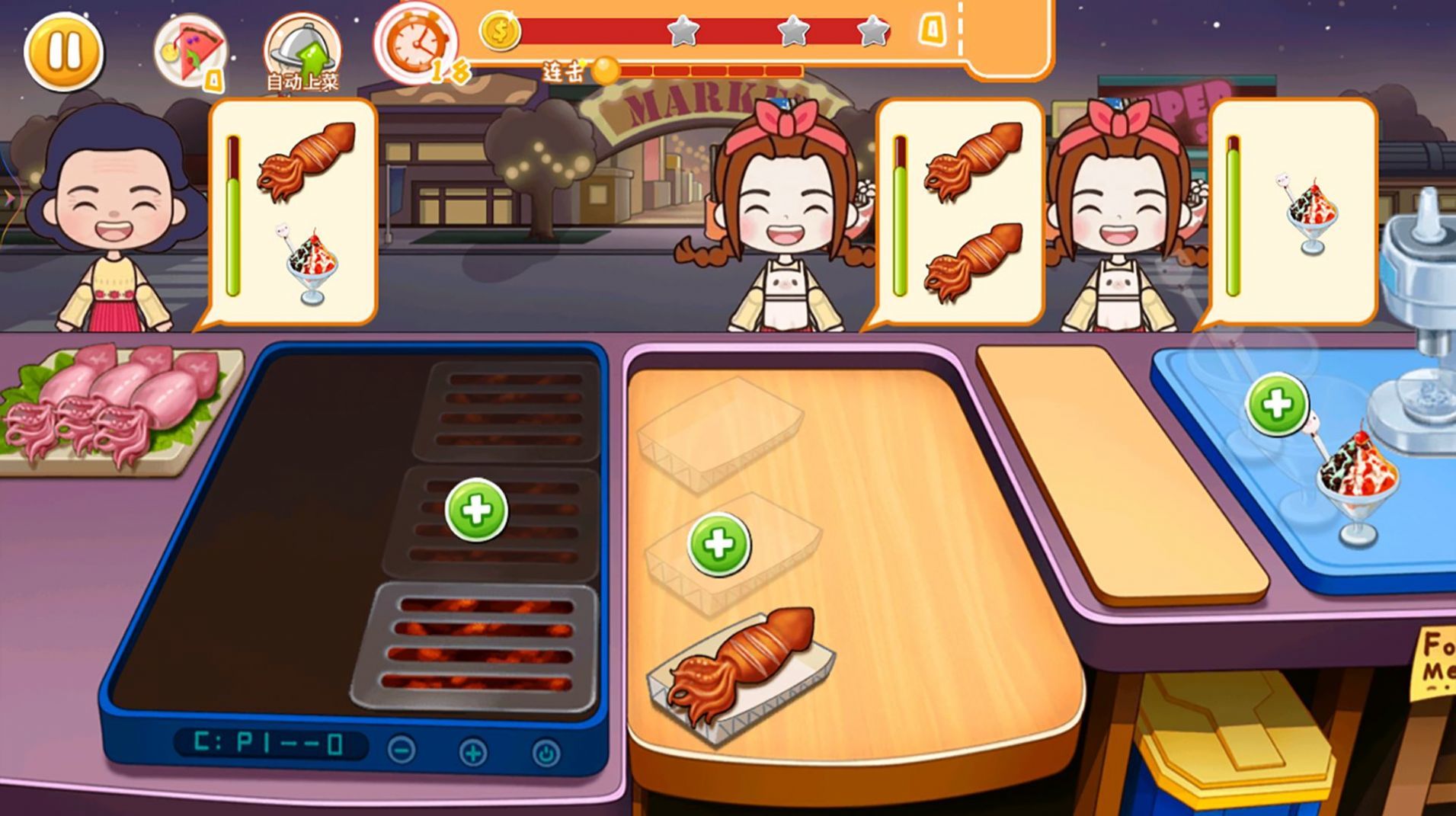Screen dimensions: 1456x816
Task: Tap the green plus on the wooden tray
Action: click(718, 544)
